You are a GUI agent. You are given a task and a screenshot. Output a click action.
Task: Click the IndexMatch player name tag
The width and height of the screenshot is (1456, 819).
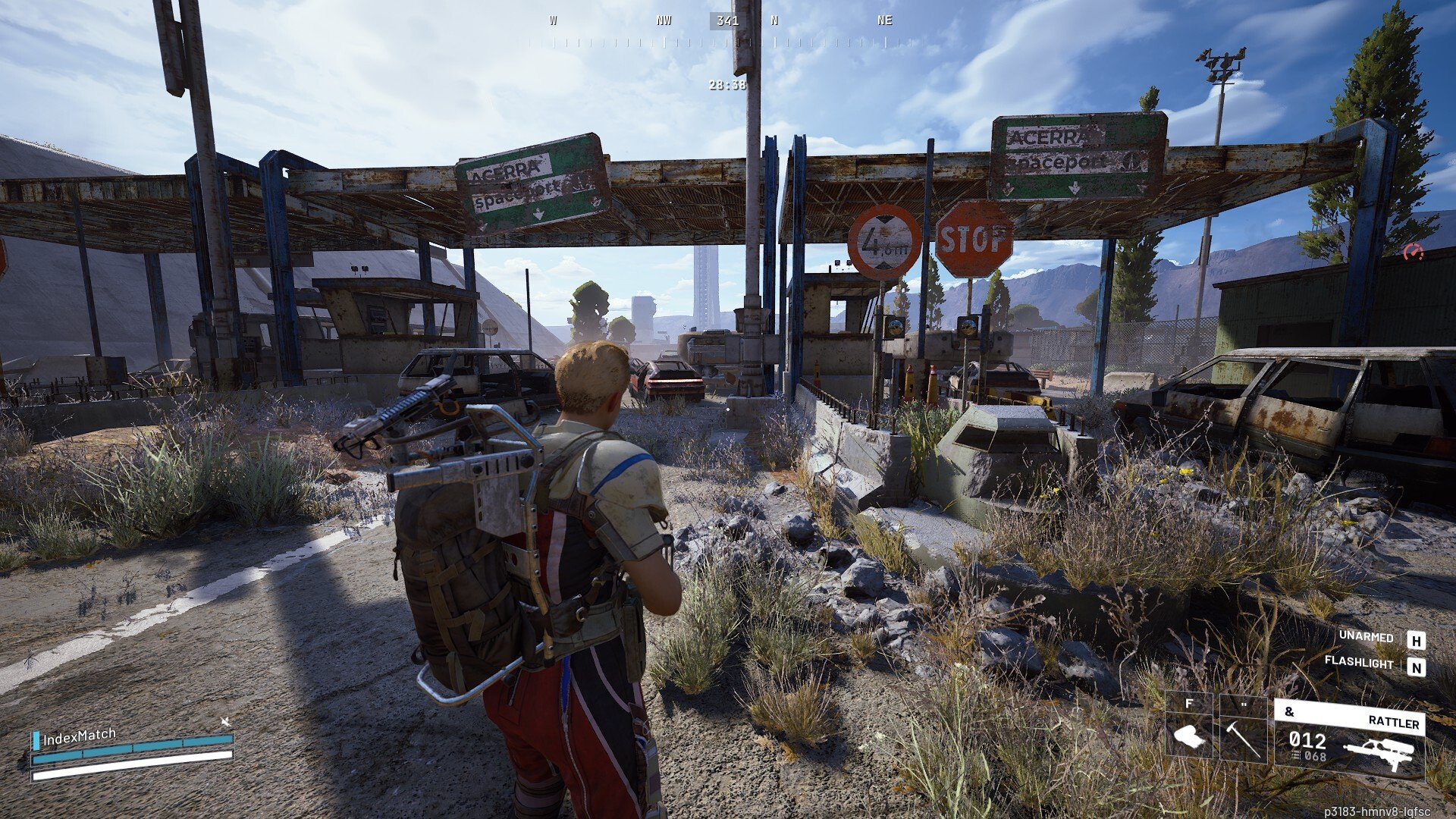point(79,737)
